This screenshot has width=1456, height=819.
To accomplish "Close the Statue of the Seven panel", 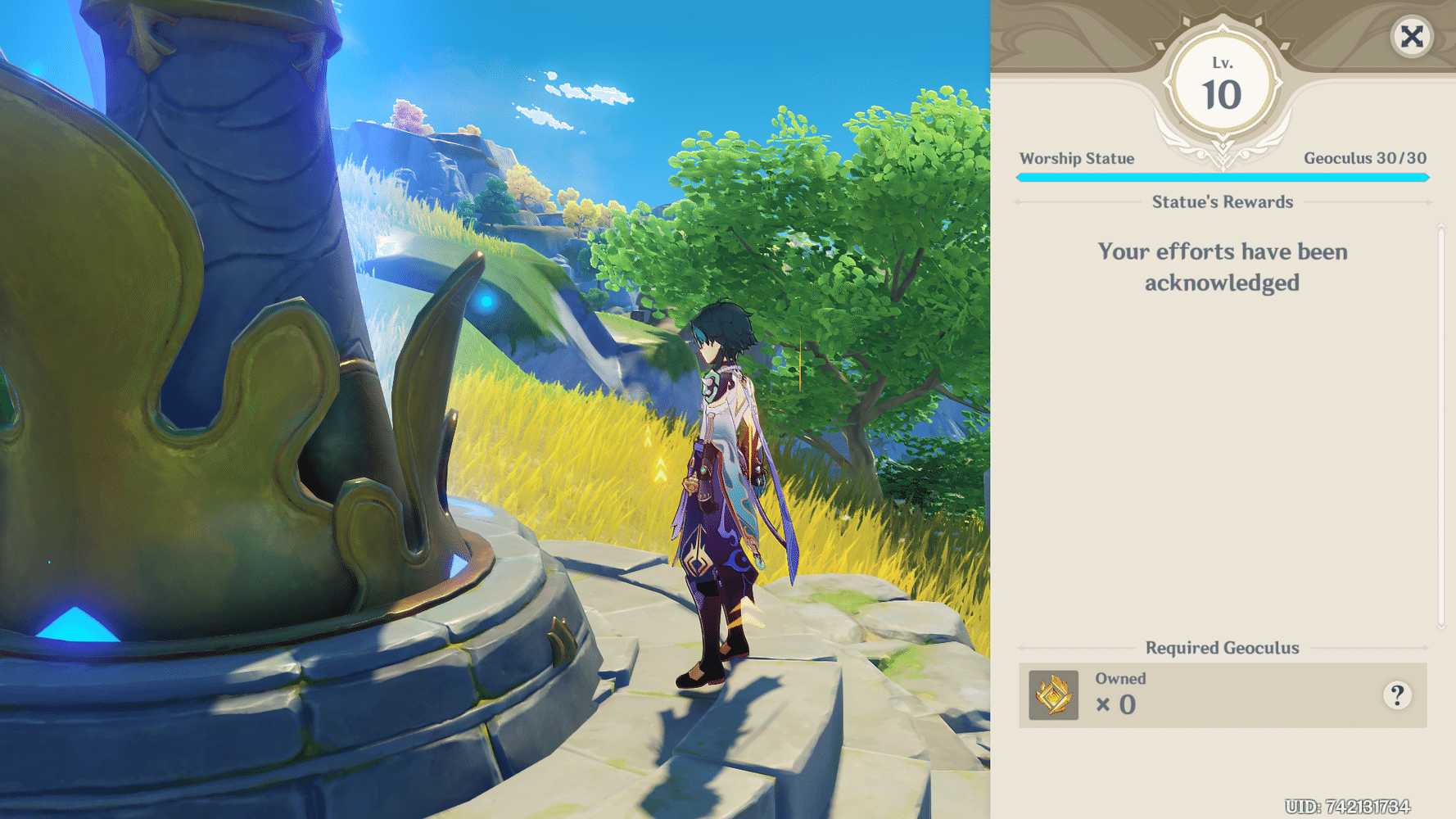I will click(1411, 36).
